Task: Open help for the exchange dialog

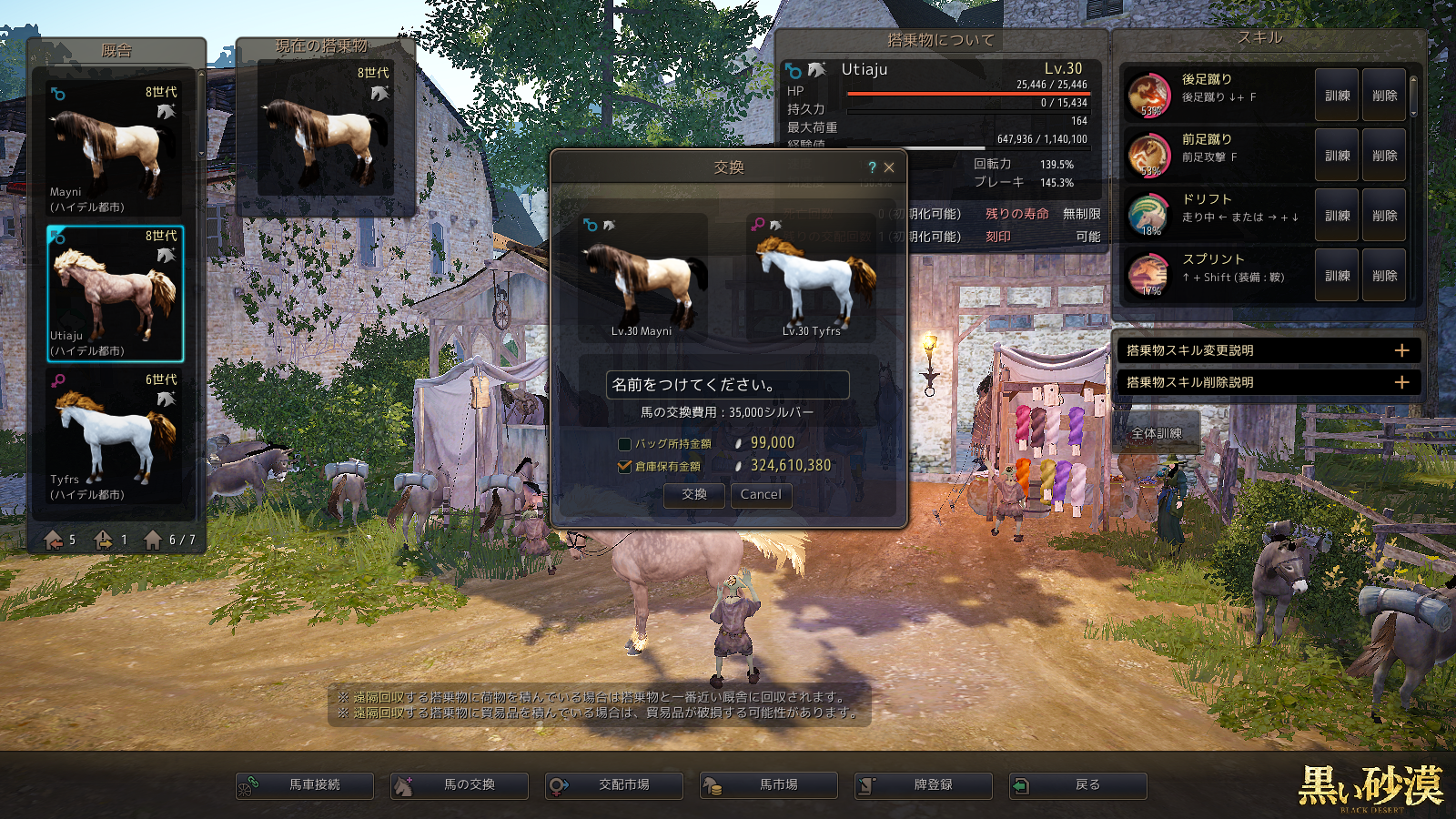Action: click(872, 167)
